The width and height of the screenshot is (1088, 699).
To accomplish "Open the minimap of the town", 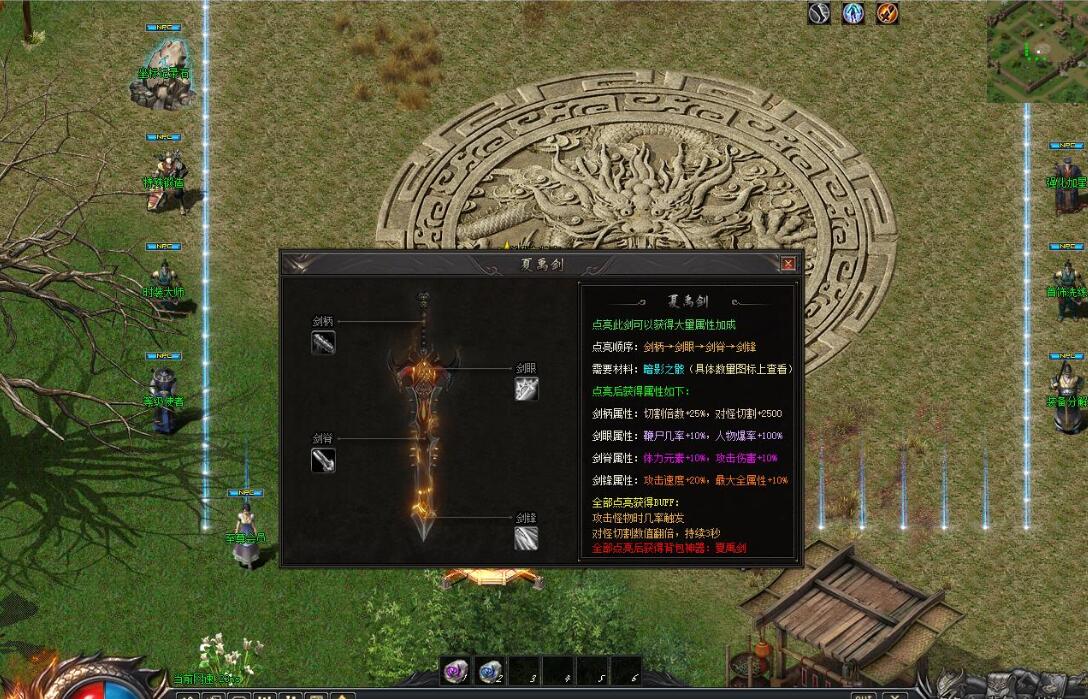I will tap(1036, 50).
